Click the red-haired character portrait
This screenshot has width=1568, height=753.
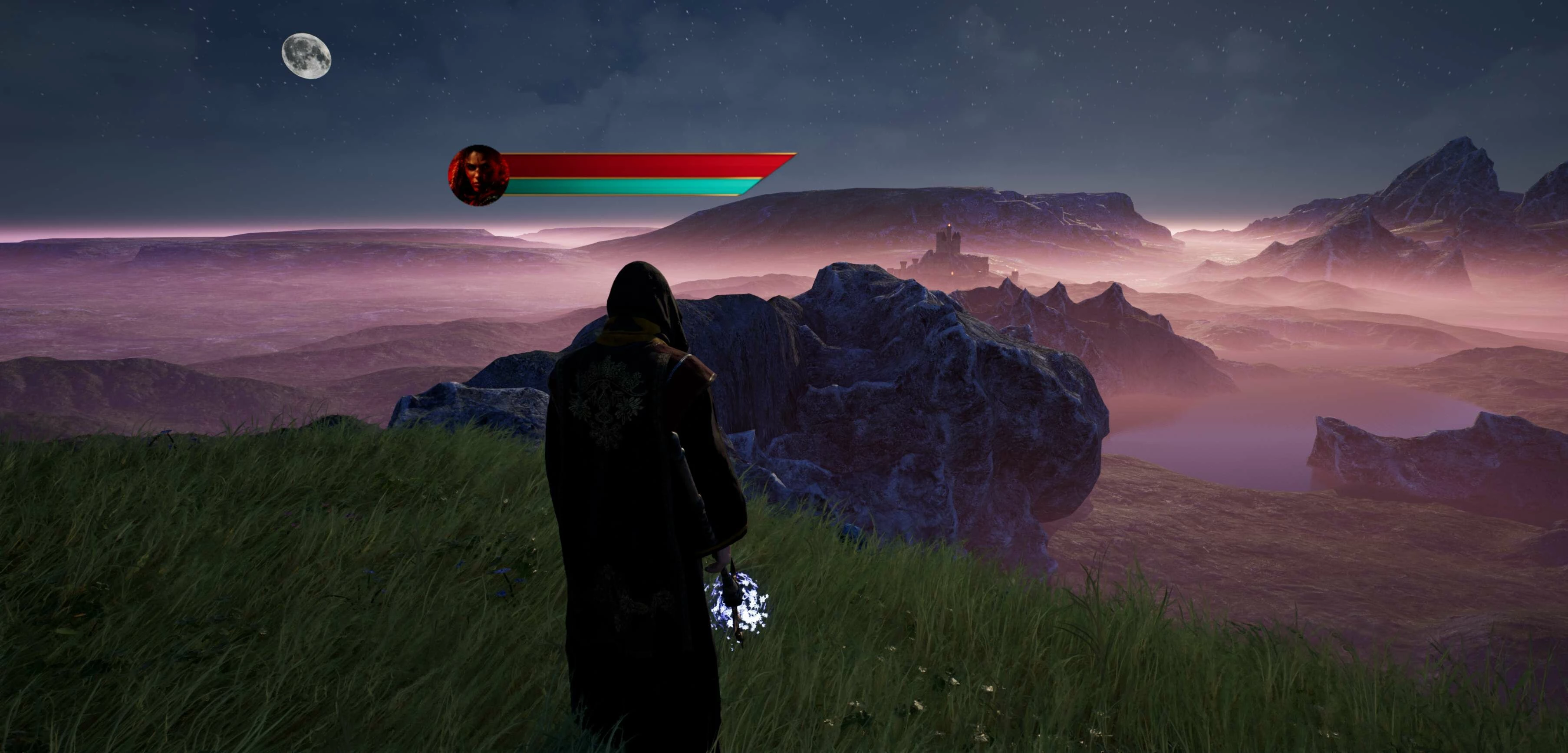pyautogui.click(x=478, y=175)
